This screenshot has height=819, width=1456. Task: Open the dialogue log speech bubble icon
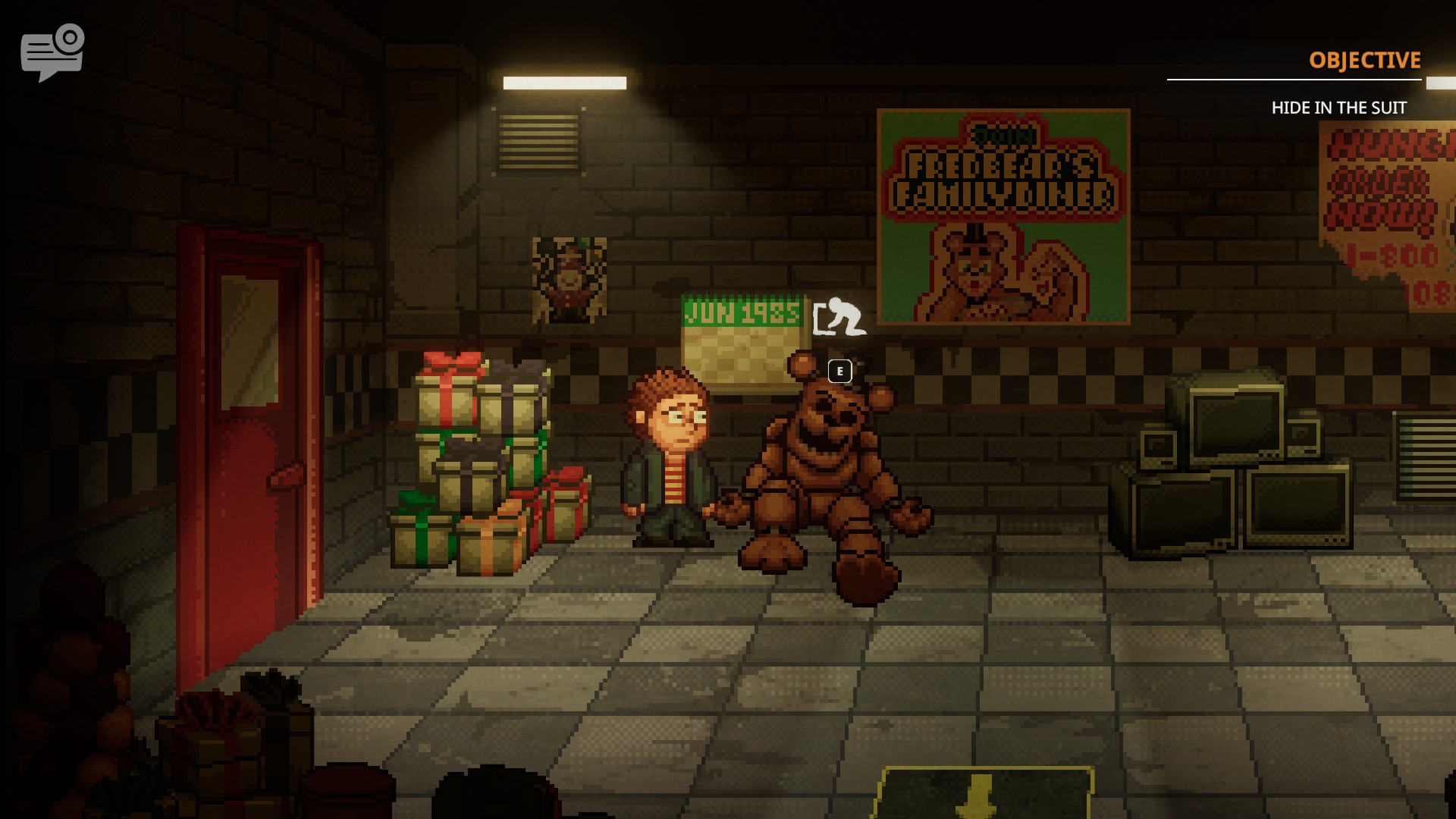tap(52, 53)
